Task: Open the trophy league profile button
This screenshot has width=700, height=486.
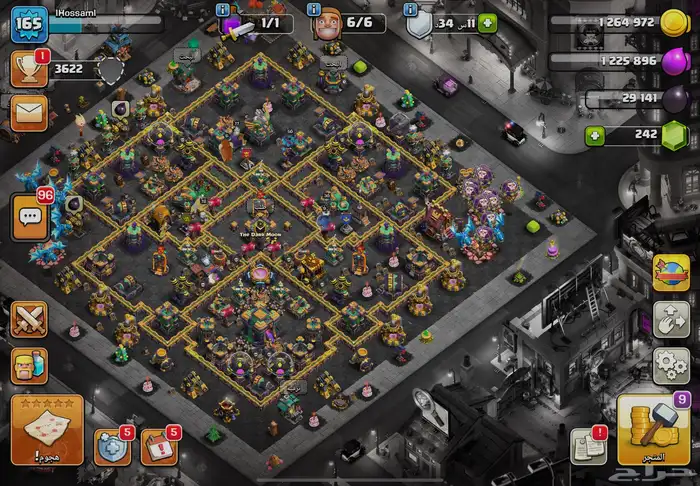Action: click(x=30, y=69)
